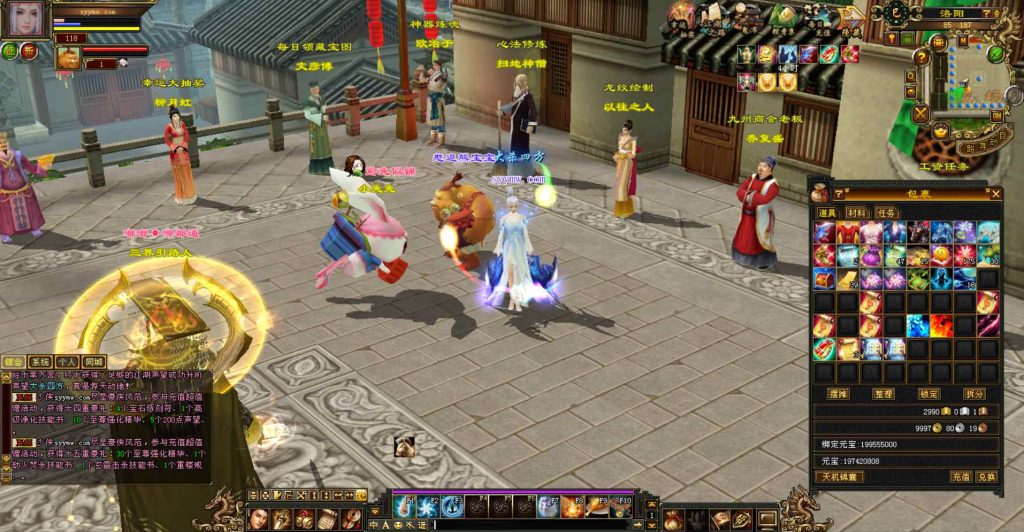
Task: Close the 包裹 inventory window
Action: [995, 194]
